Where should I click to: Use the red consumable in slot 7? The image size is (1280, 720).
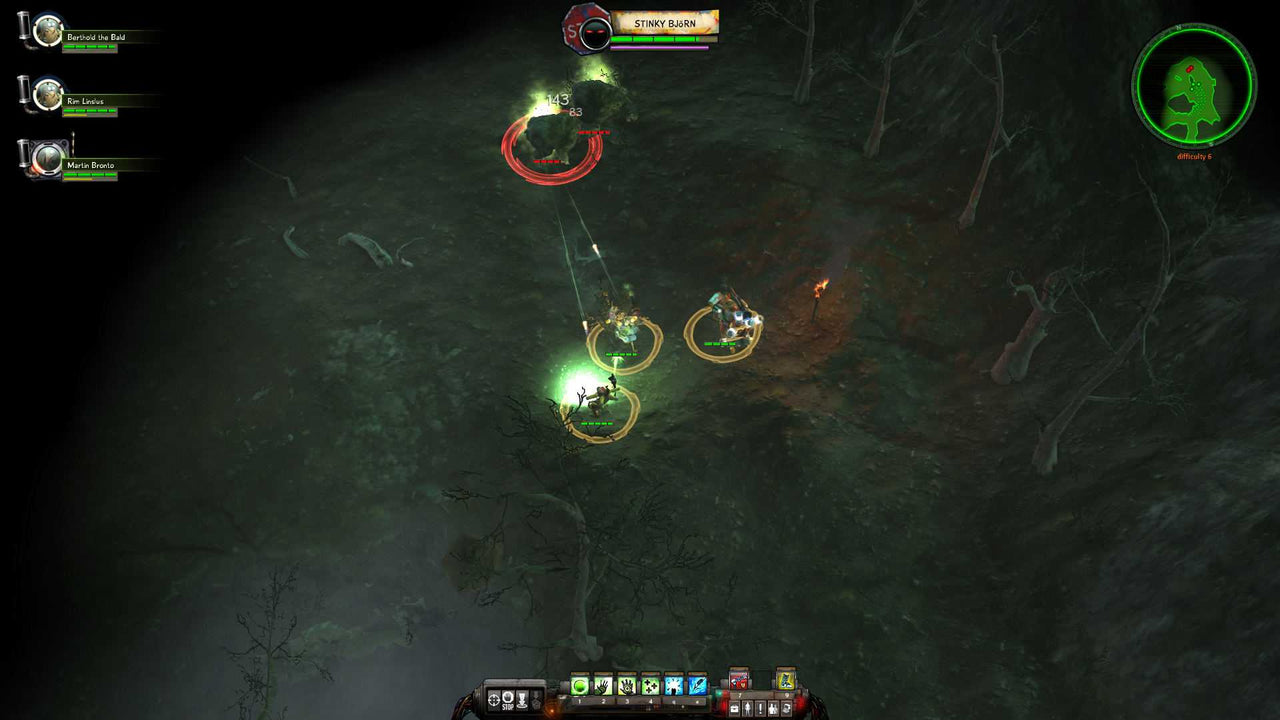tap(739, 681)
